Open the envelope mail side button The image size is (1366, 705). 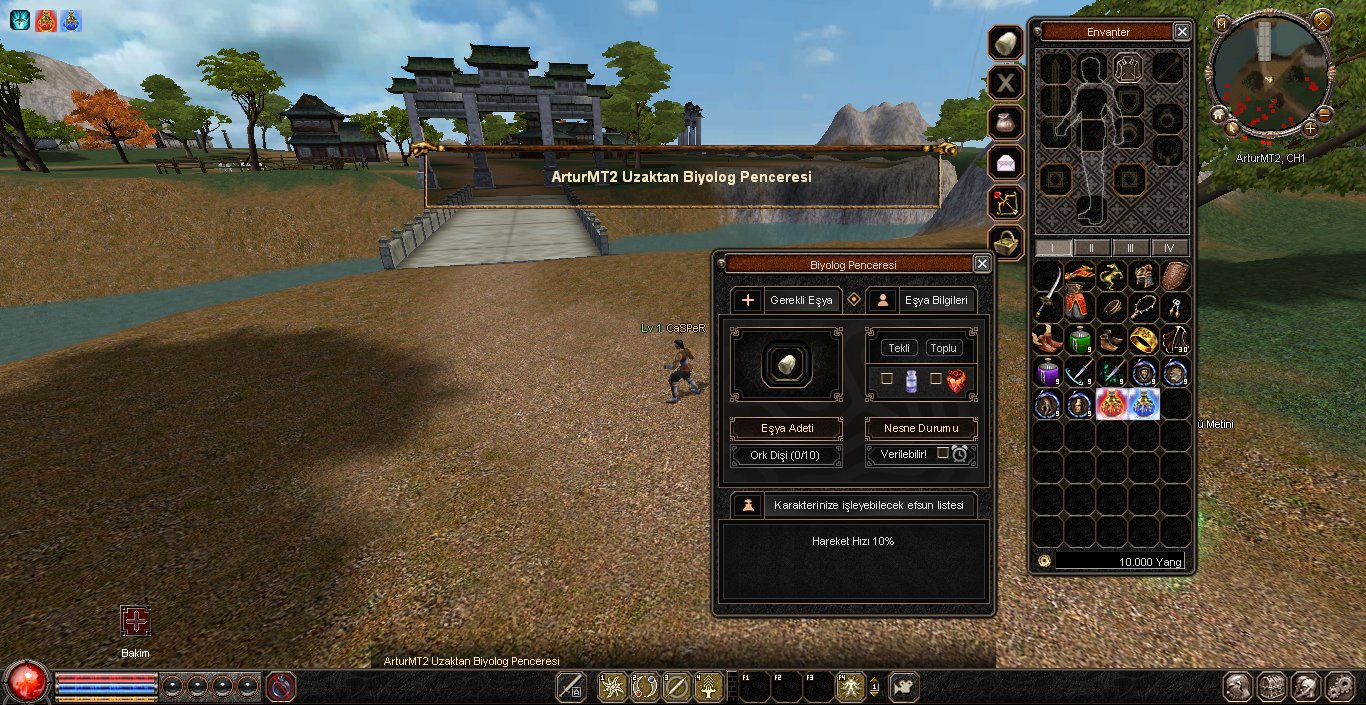tap(1005, 161)
